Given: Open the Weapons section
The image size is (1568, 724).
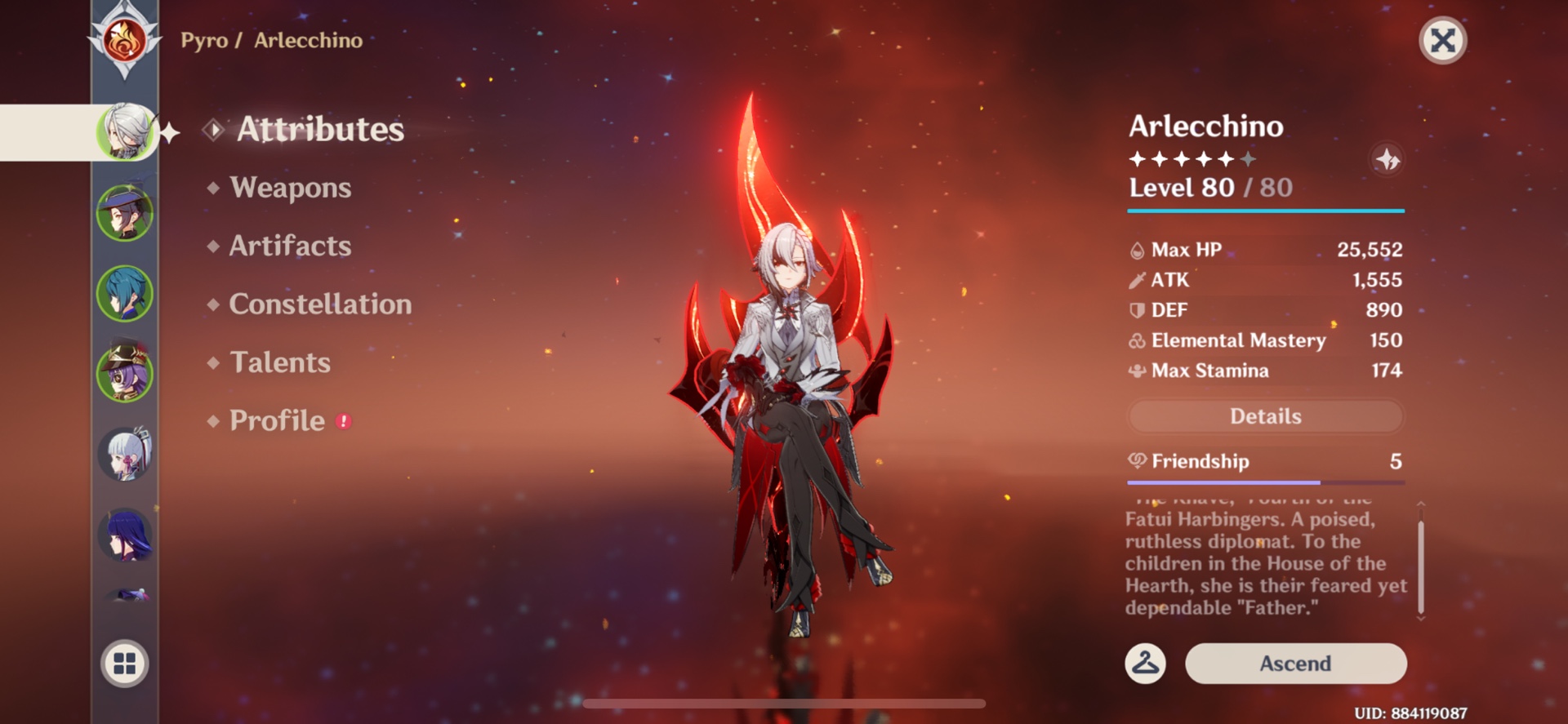Looking at the screenshot, I should (x=290, y=188).
